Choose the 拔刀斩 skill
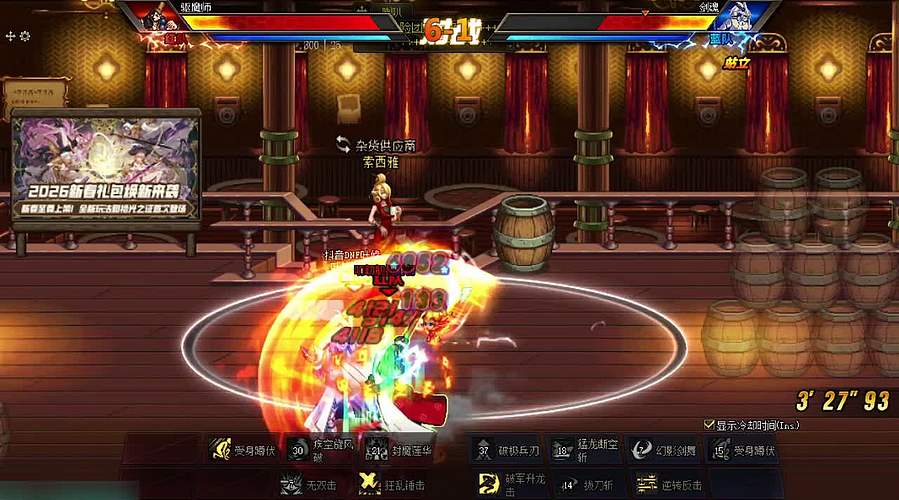Image resolution: width=899 pixels, height=500 pixels. [x=568, y=485]
